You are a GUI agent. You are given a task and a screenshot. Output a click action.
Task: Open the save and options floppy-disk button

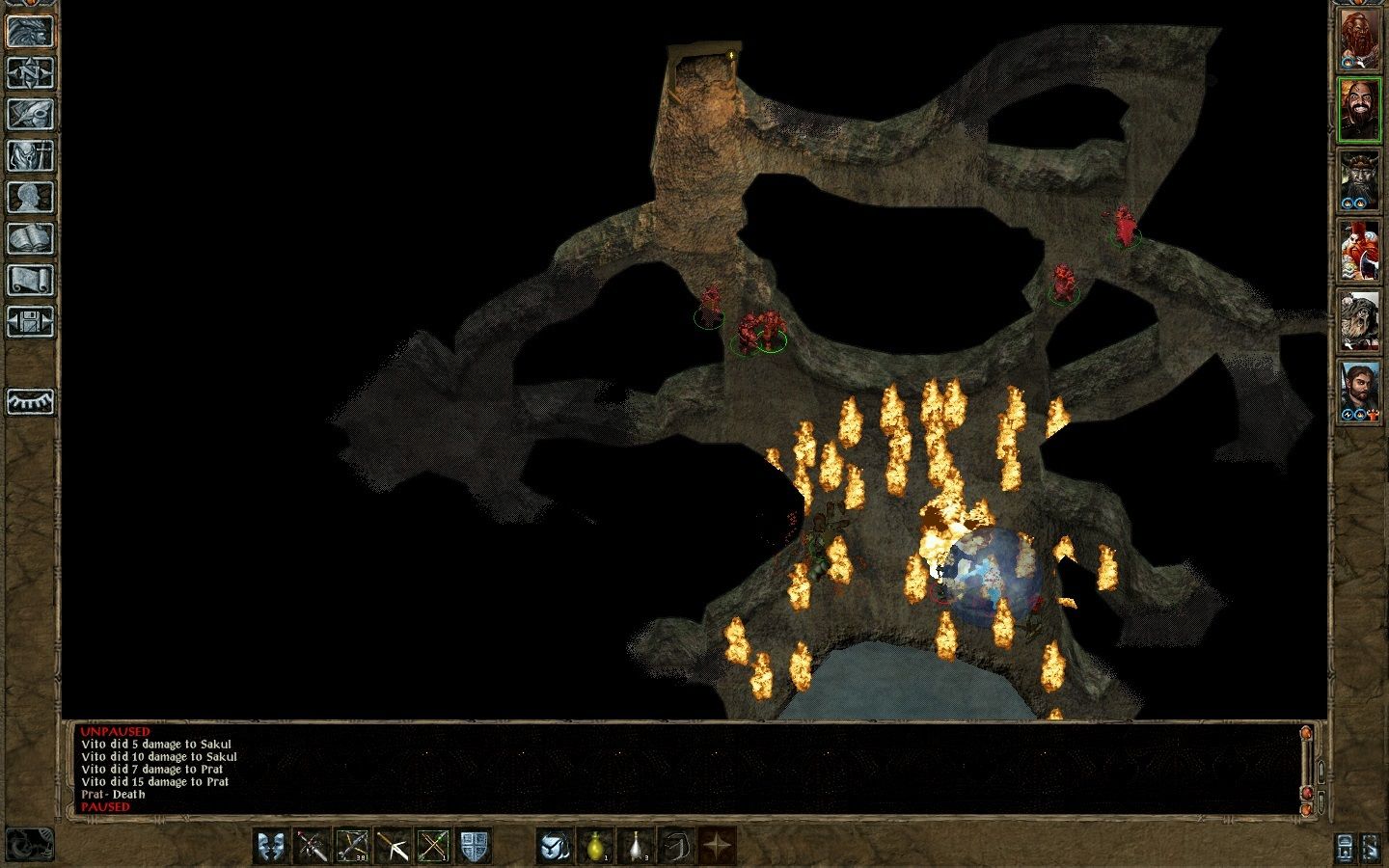(30, 321)
